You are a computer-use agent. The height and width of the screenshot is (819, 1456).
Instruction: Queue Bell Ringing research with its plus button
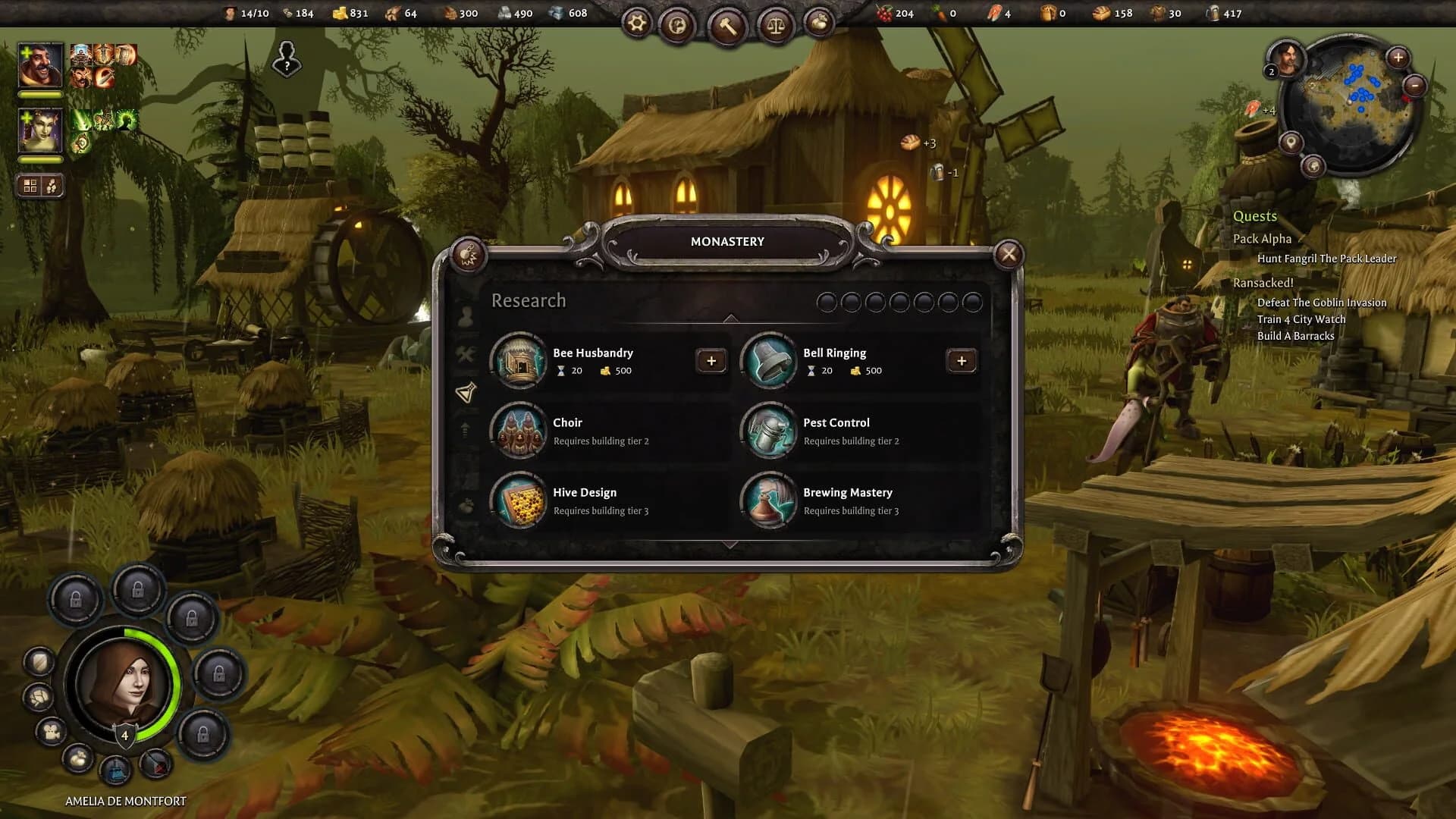(x=962, y=361)
